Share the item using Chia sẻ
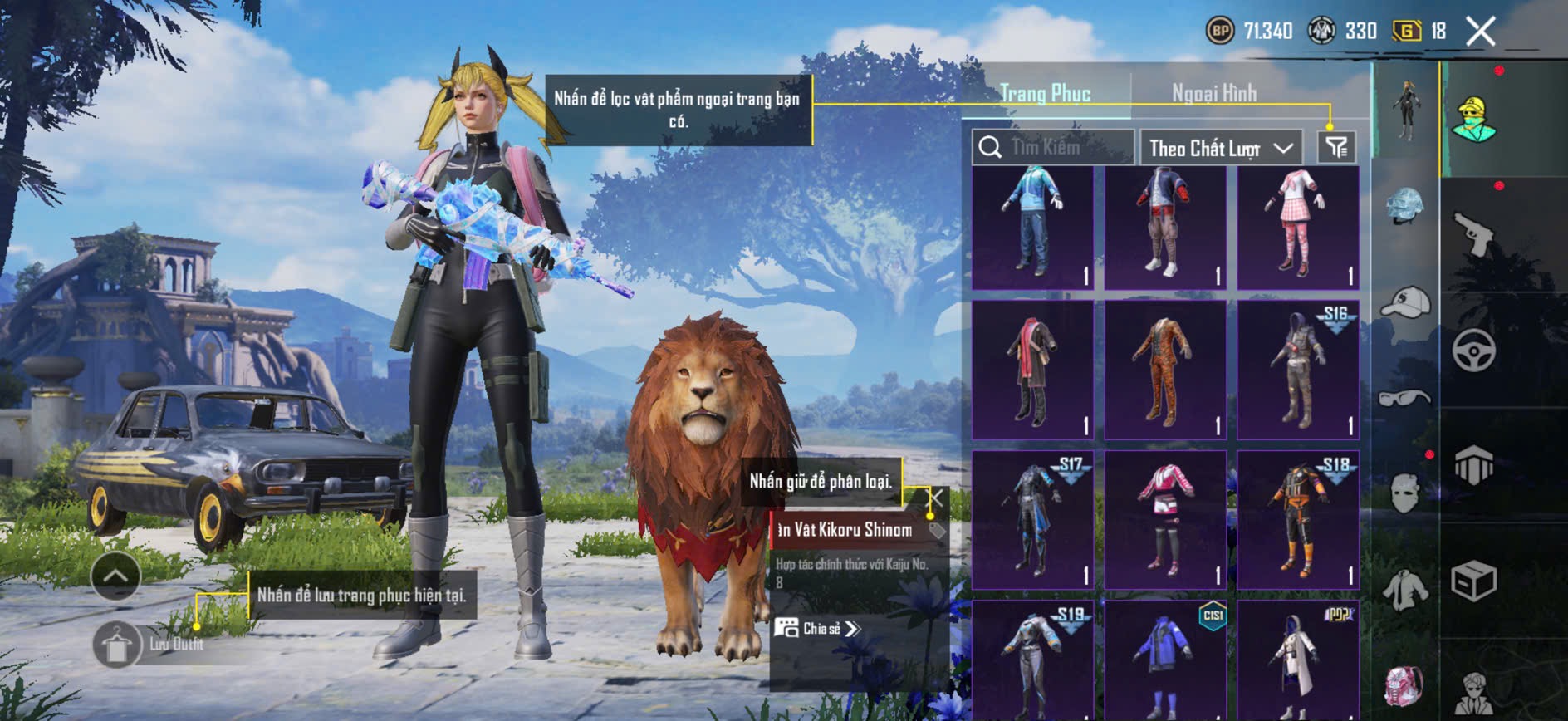This screenshot has width=1568, height=721. (x=818, y=628)
